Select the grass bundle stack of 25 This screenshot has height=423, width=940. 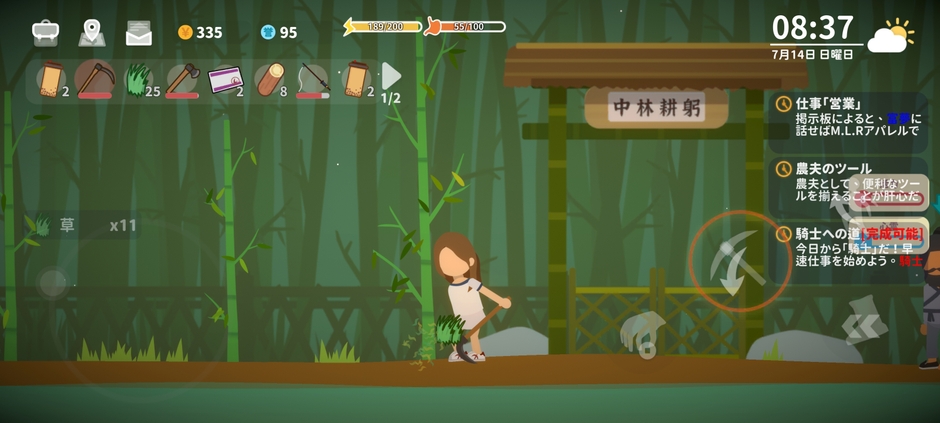point(140,79)
